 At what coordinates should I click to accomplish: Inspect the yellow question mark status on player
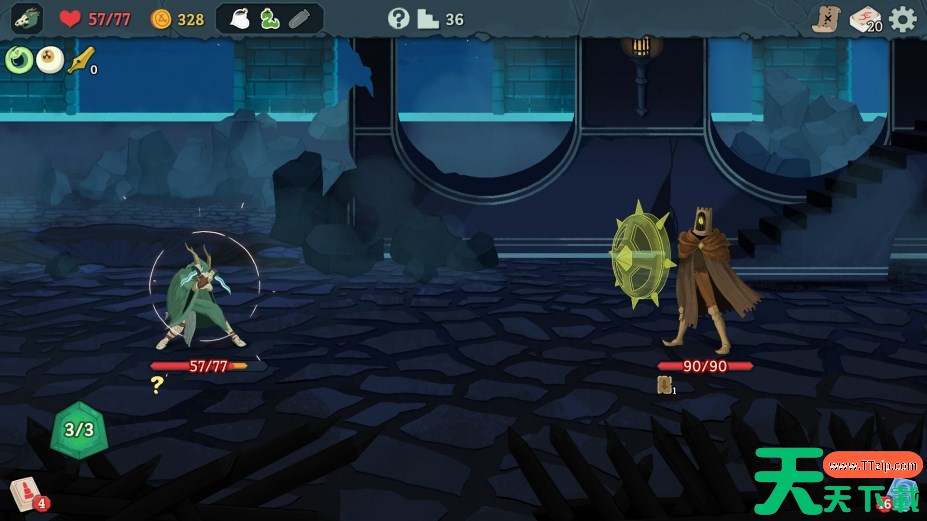click(x=157, y=383)
